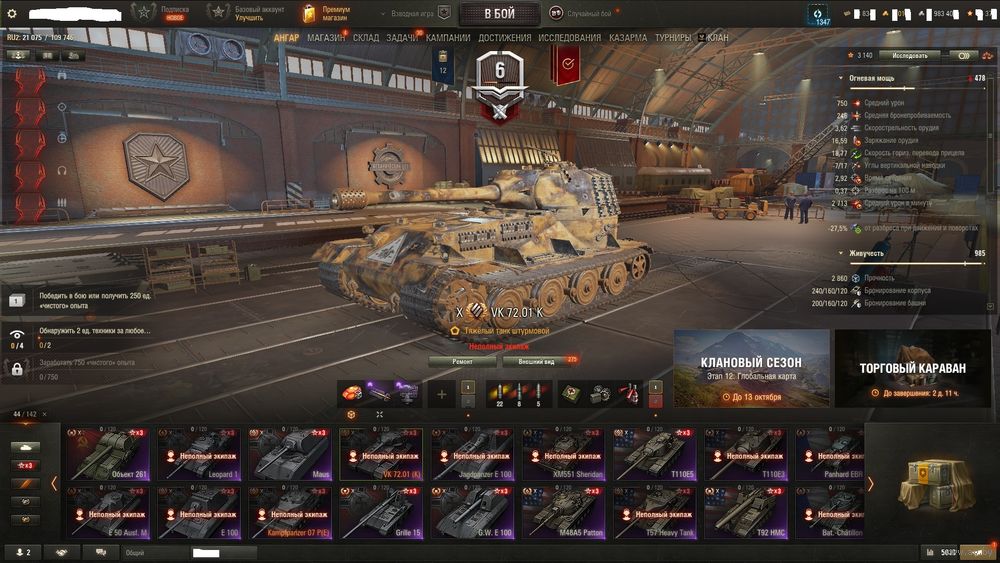
Task: Choose the Grille 15 tank card
Action: coord(380,512)
